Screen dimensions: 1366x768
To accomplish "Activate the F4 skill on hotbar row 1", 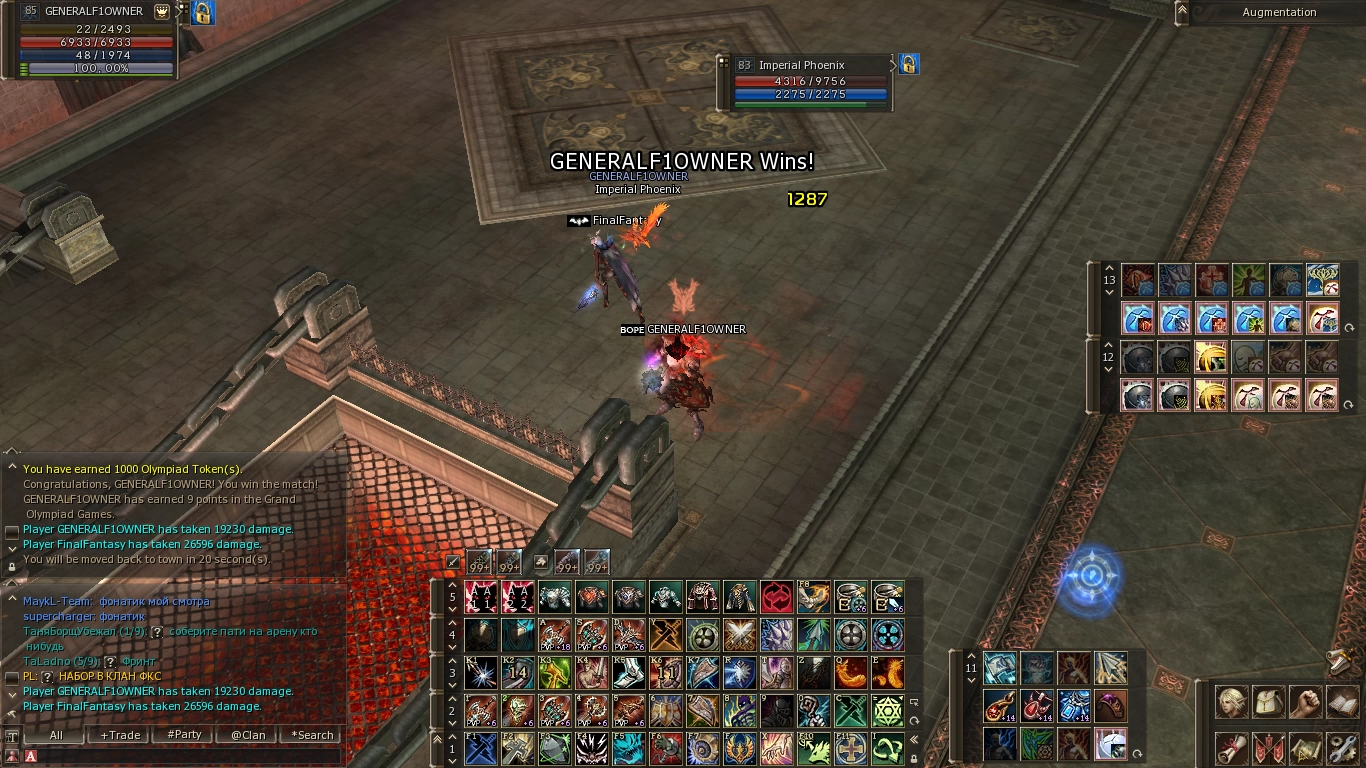I will click(x=591, y=749).
